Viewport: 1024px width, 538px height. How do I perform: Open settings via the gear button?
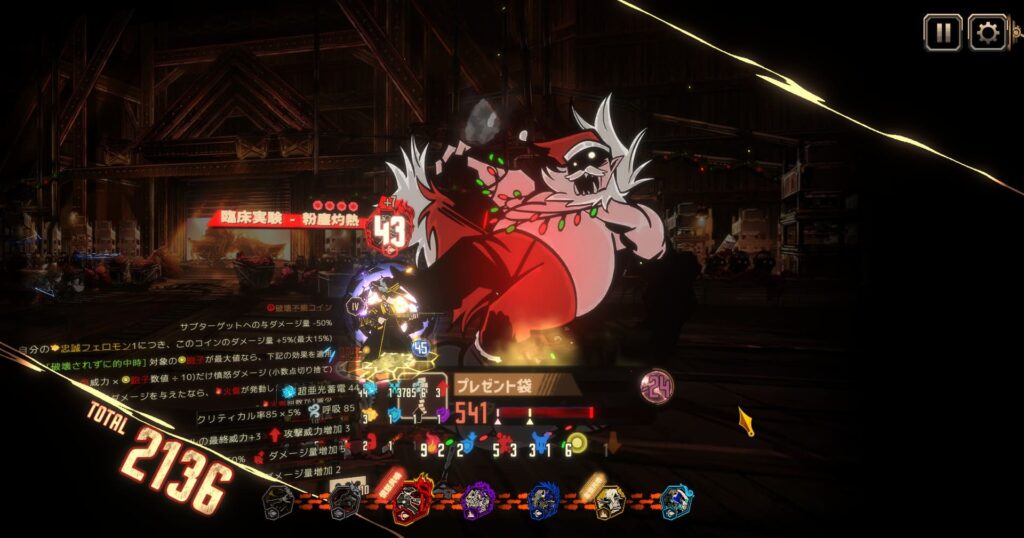(988, 33)
